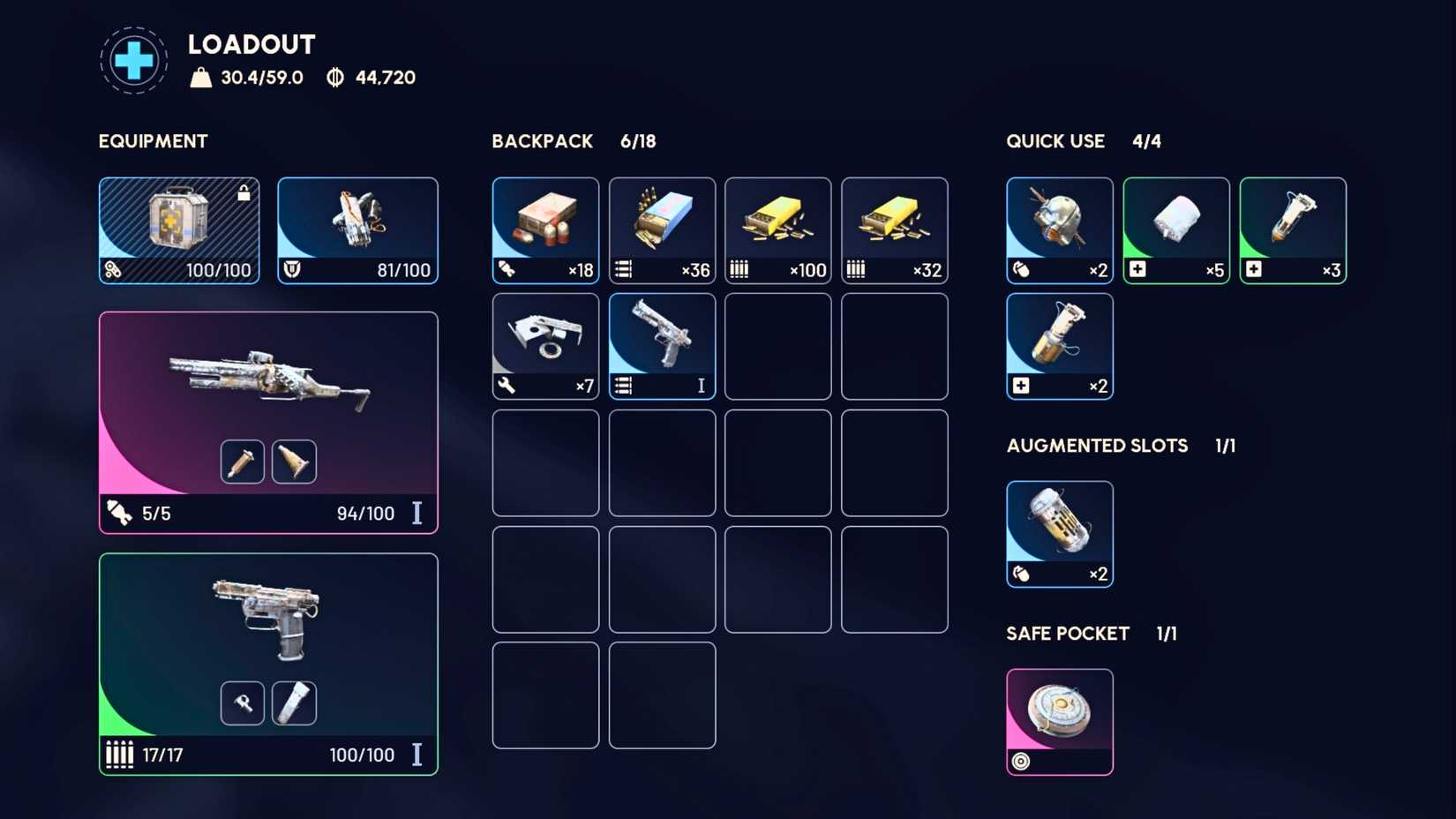Click the flashlight attachment on the equipped pistol
The image size is (1456, 819).
click(x=294, y=703)
